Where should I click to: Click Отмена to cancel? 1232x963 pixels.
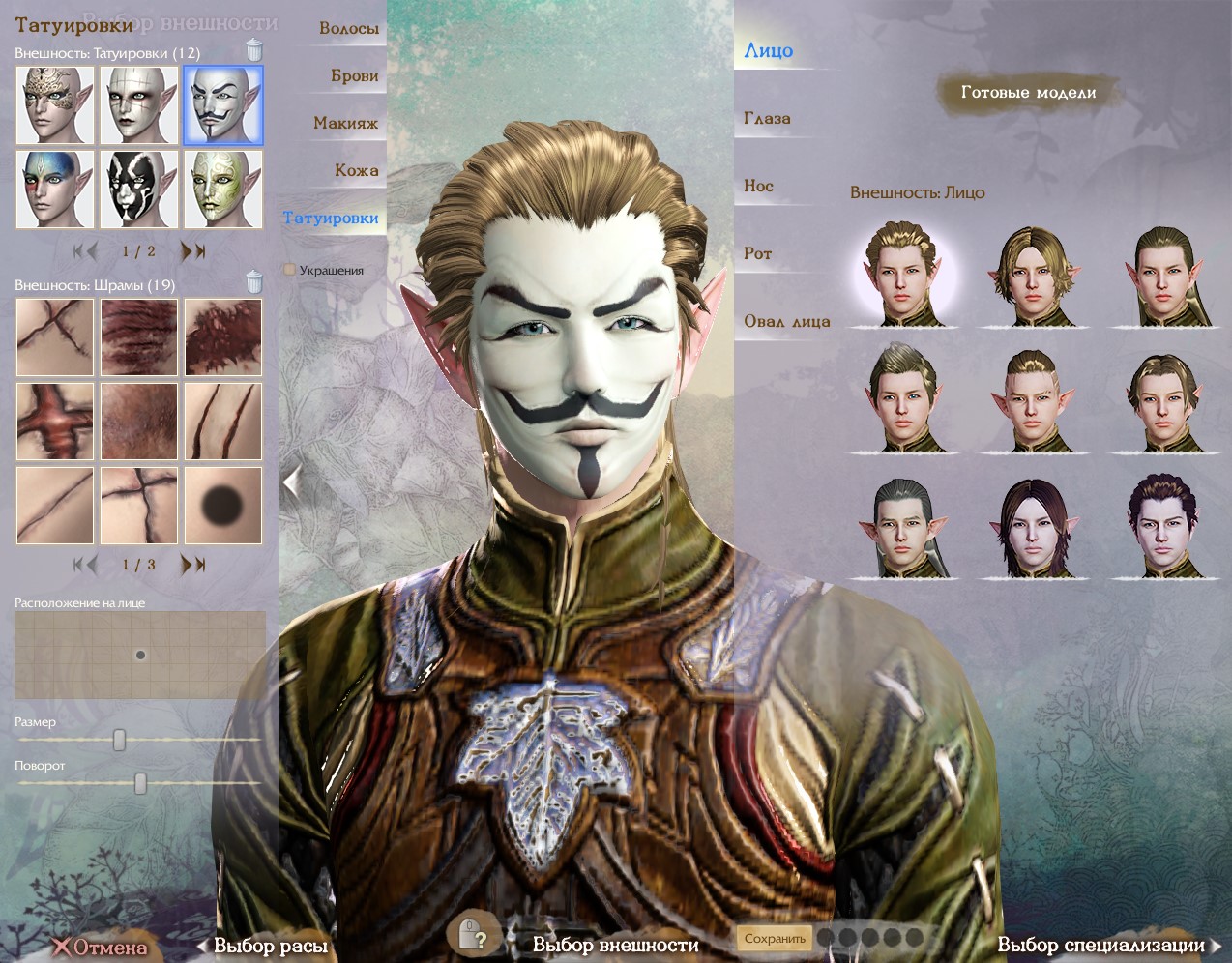102,947
